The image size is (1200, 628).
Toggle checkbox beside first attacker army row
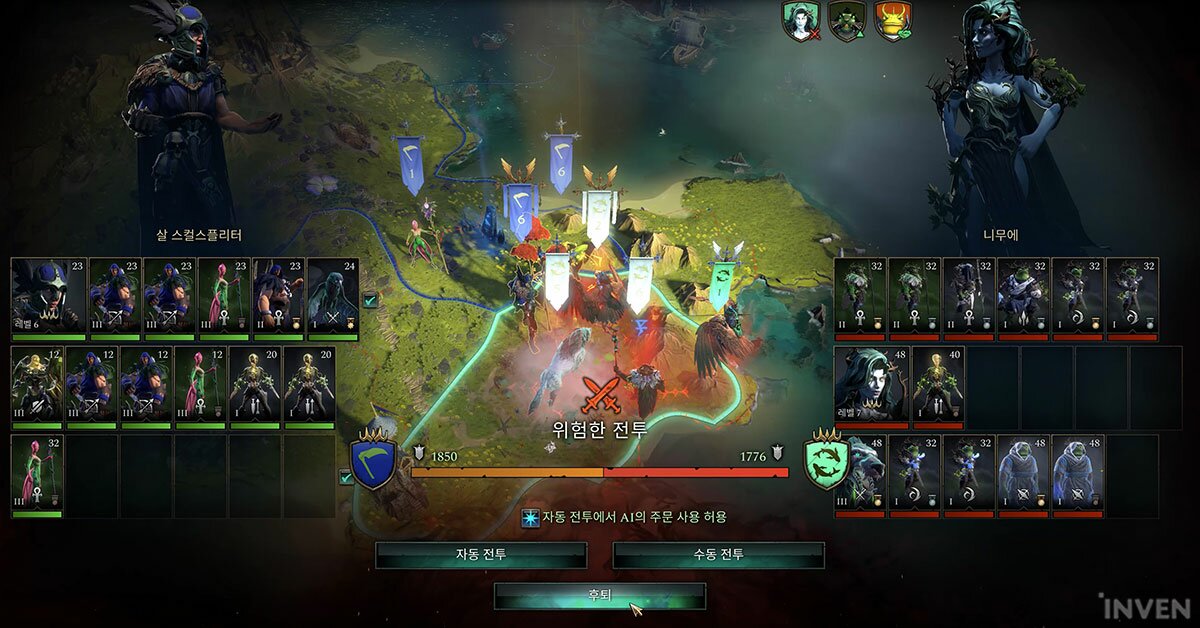coord(370,299)
